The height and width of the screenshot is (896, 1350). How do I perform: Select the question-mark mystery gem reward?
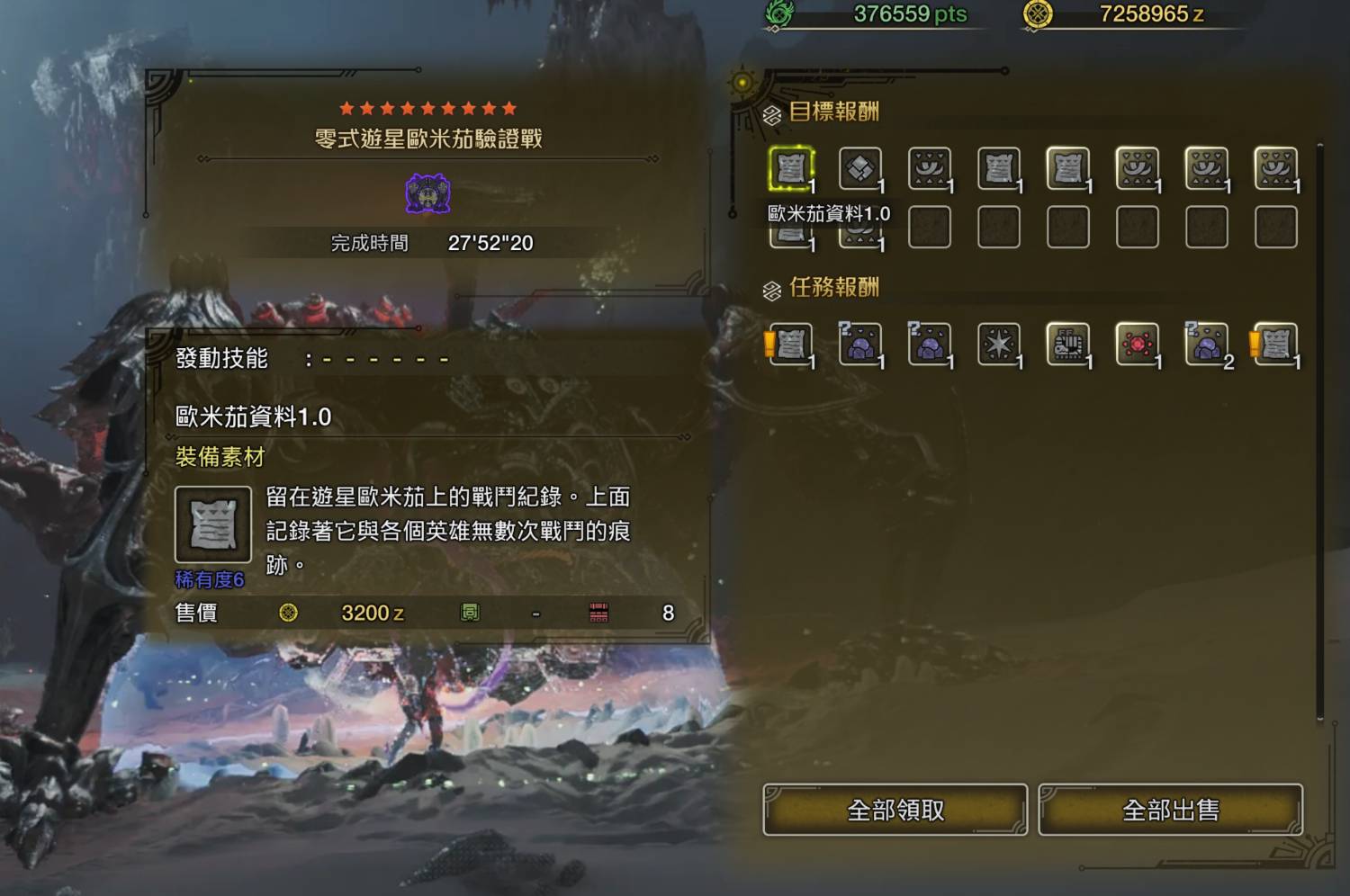pos(861,345)
